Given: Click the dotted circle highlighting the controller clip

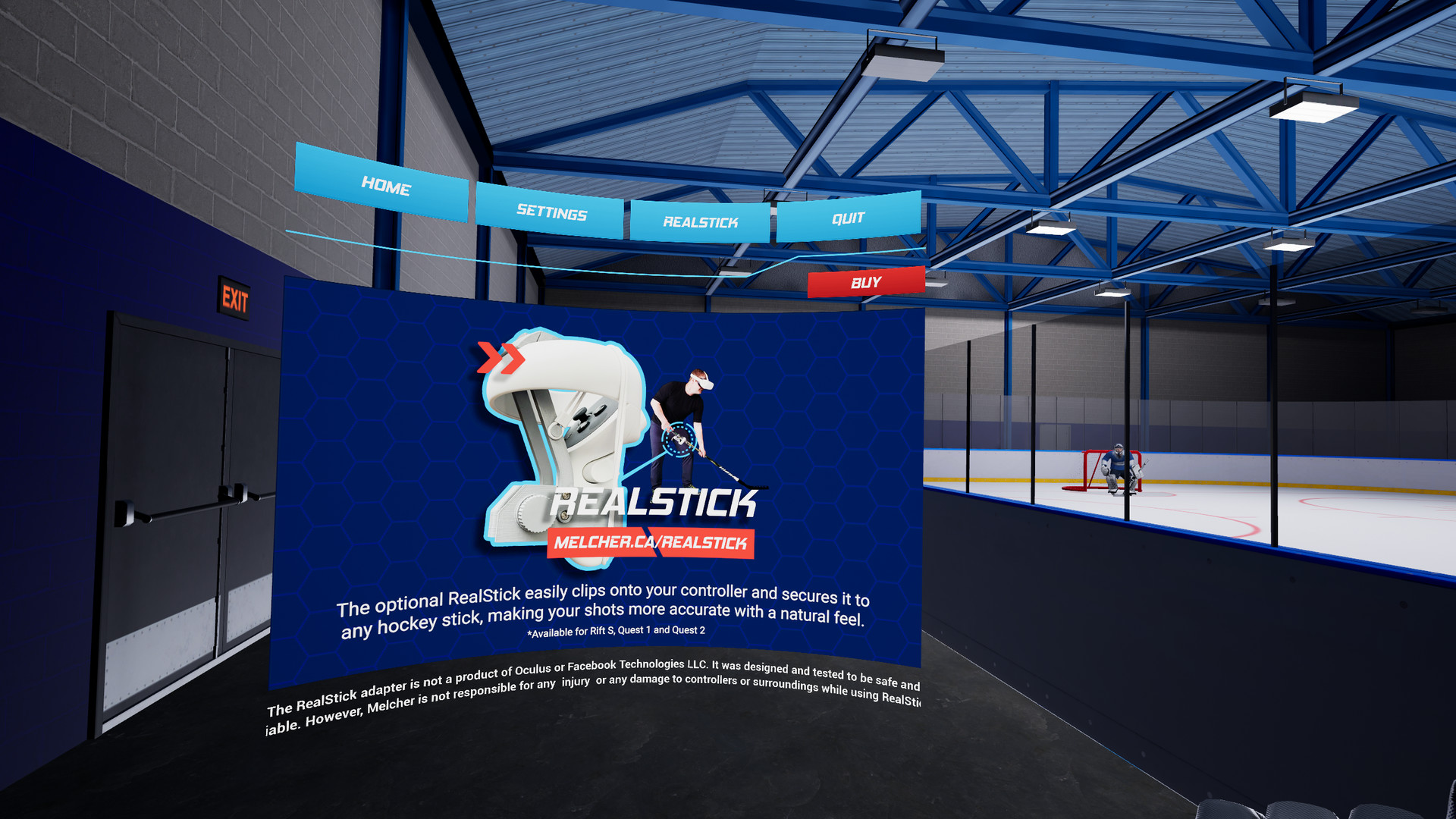Looking at the screenshot, I should click(677, 438).
